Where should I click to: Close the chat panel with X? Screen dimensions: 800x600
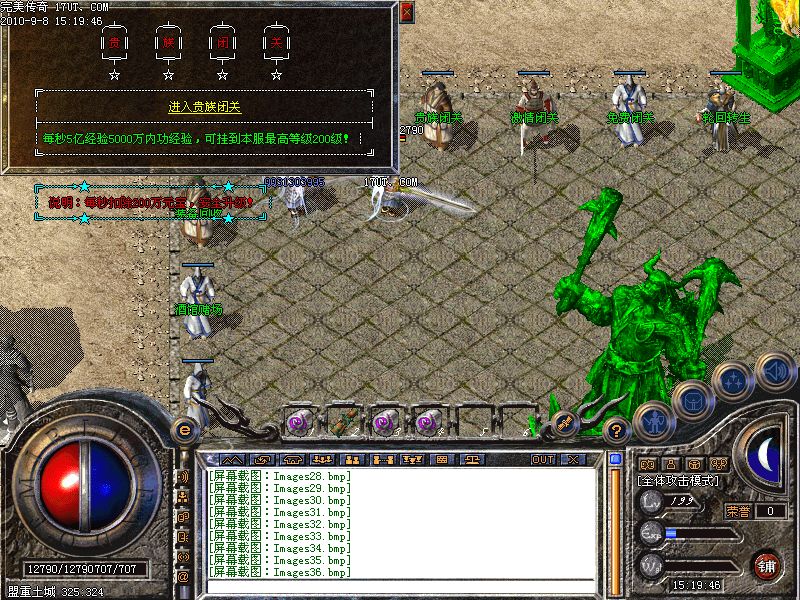pyautogui.click(x=572, y=459)
